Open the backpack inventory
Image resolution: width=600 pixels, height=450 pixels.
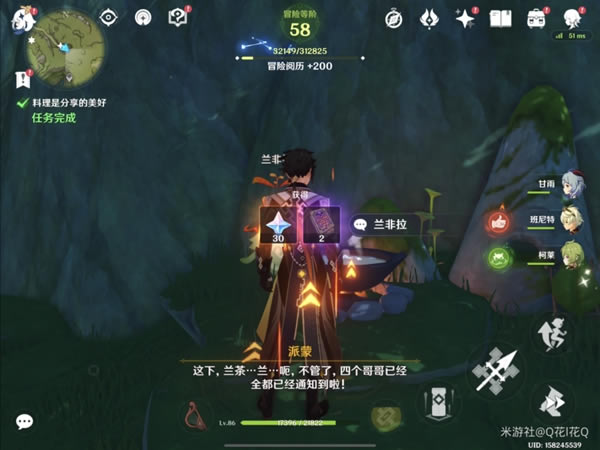tap(536, 17)
